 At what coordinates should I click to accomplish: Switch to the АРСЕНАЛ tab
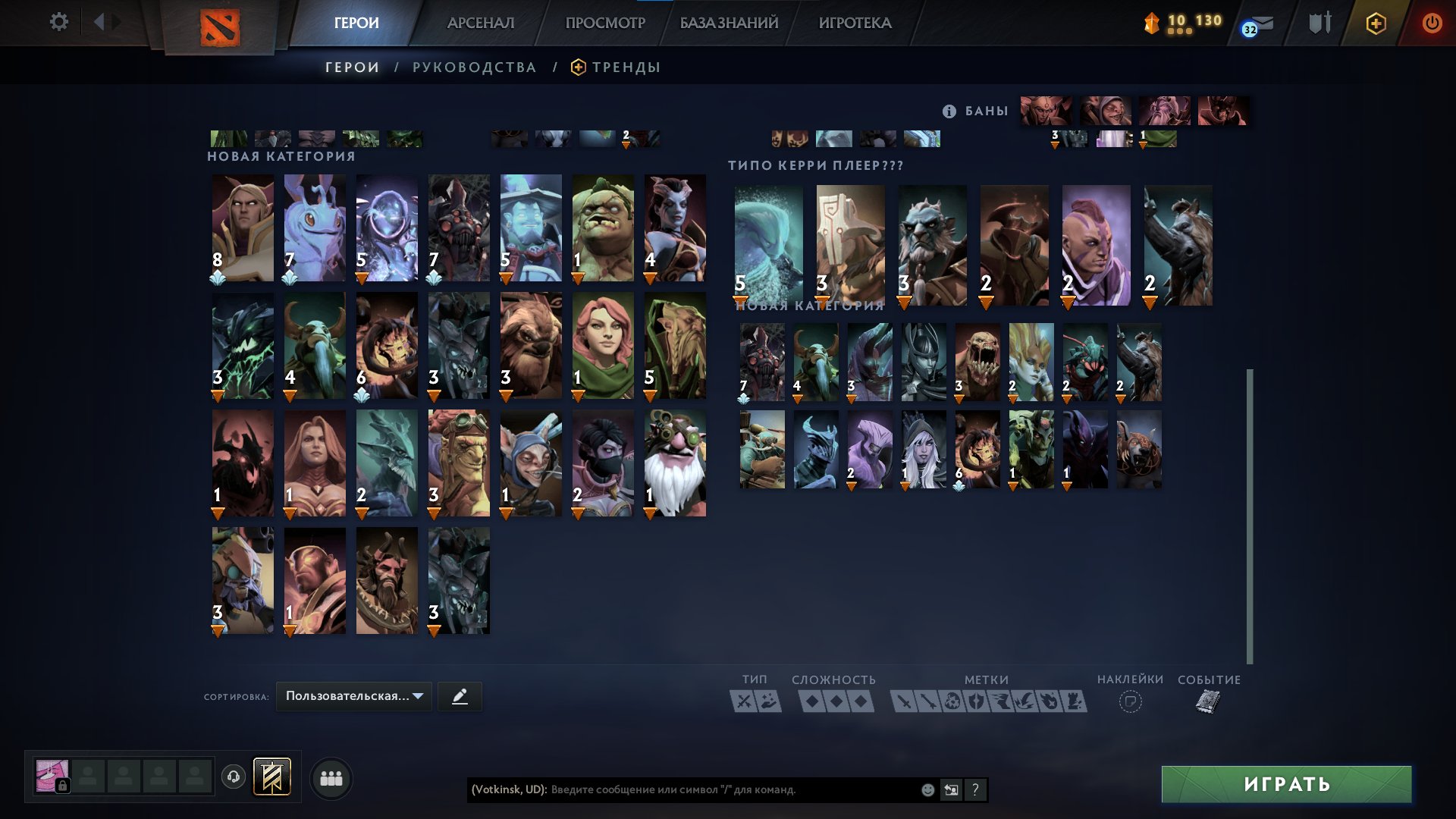(x=481, y=23)
